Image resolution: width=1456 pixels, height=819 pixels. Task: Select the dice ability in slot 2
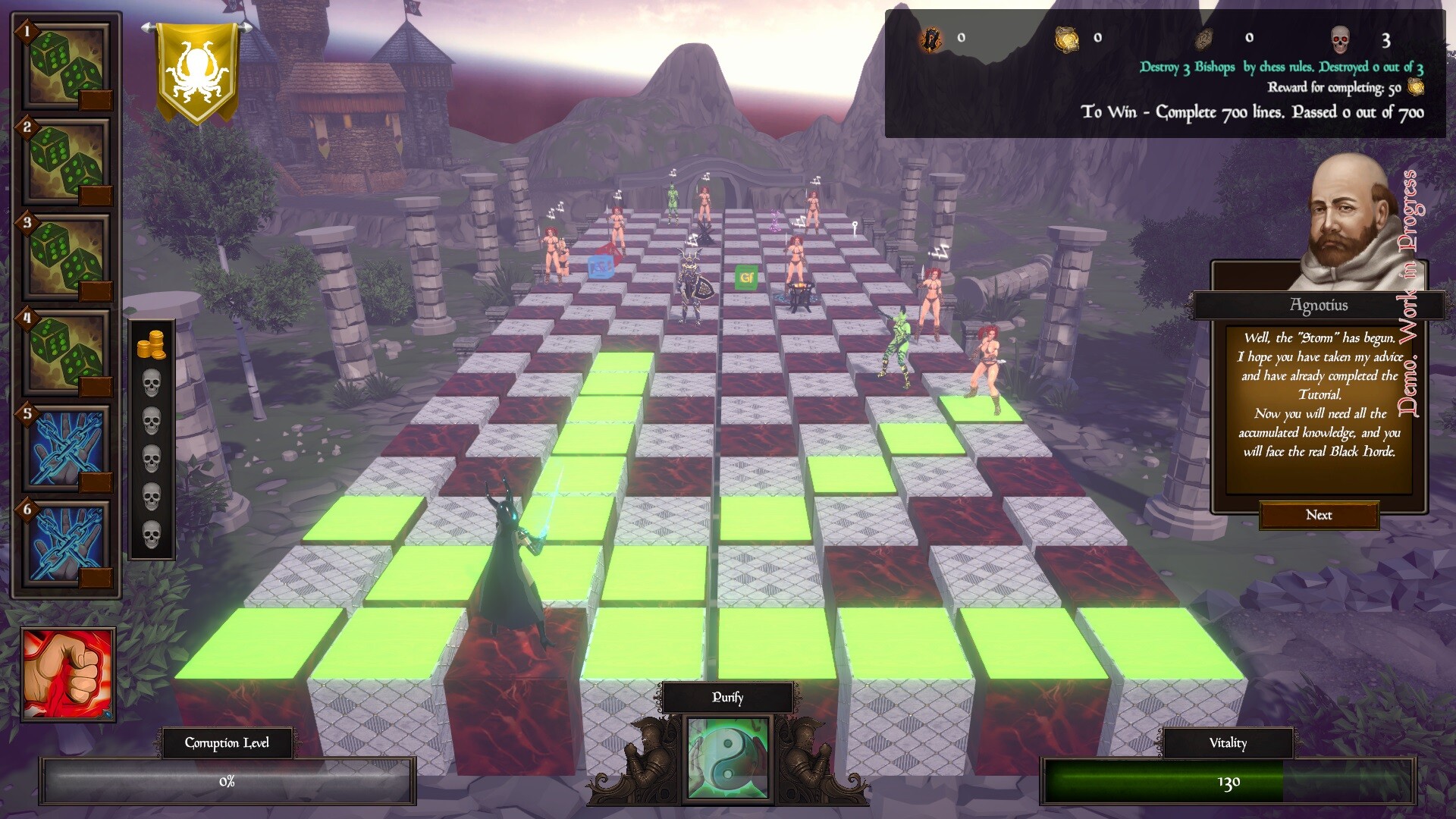pos(64,163)
